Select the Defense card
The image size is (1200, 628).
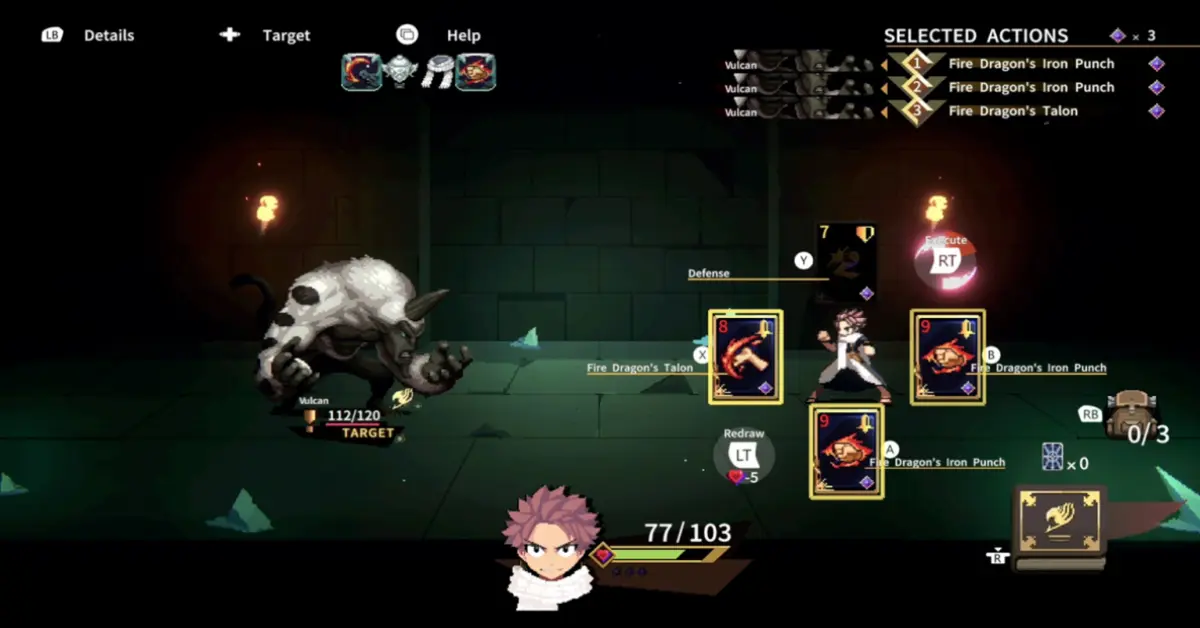coord(846,261)
